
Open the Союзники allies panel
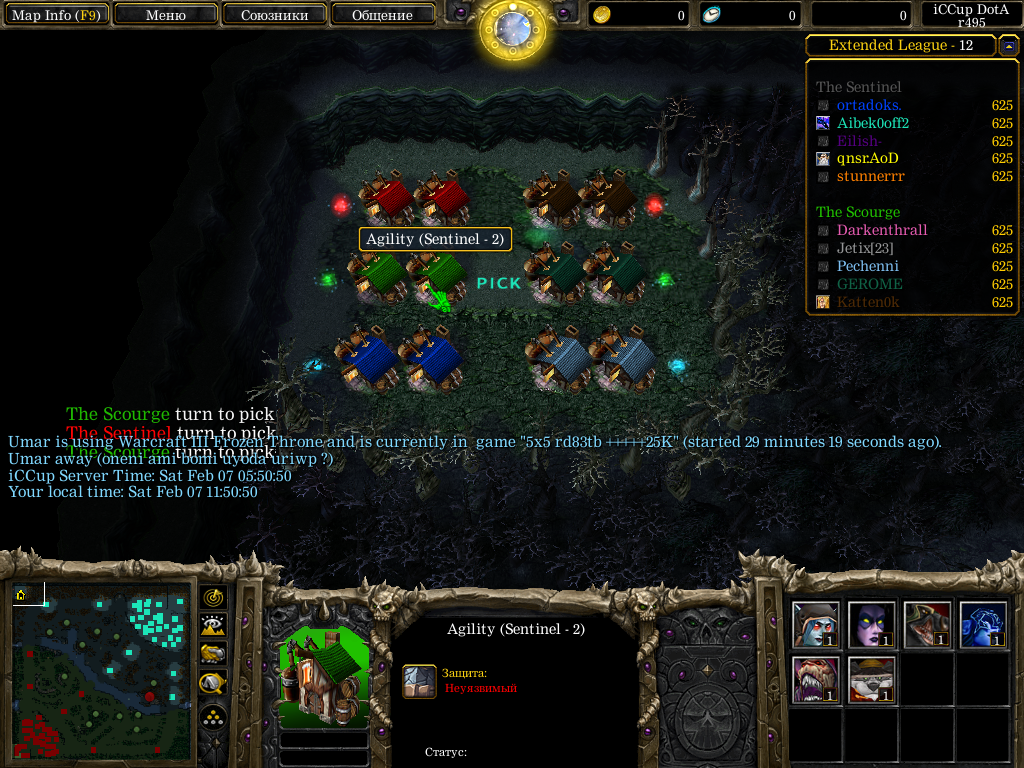click(273, 15)
